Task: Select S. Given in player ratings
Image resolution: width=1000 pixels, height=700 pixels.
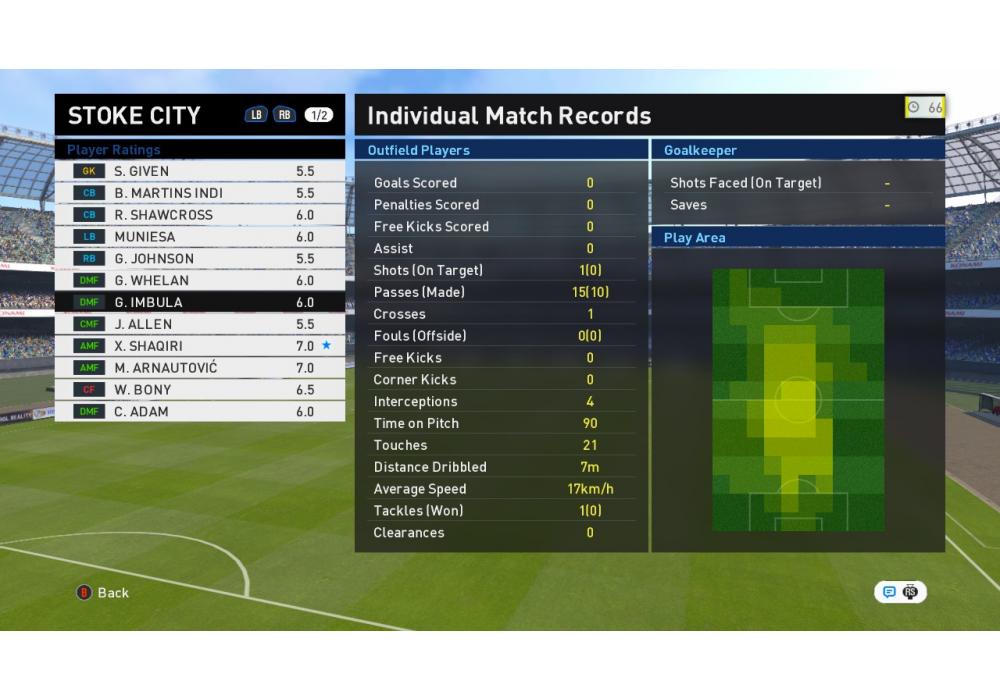Action: tap(200, 171)
